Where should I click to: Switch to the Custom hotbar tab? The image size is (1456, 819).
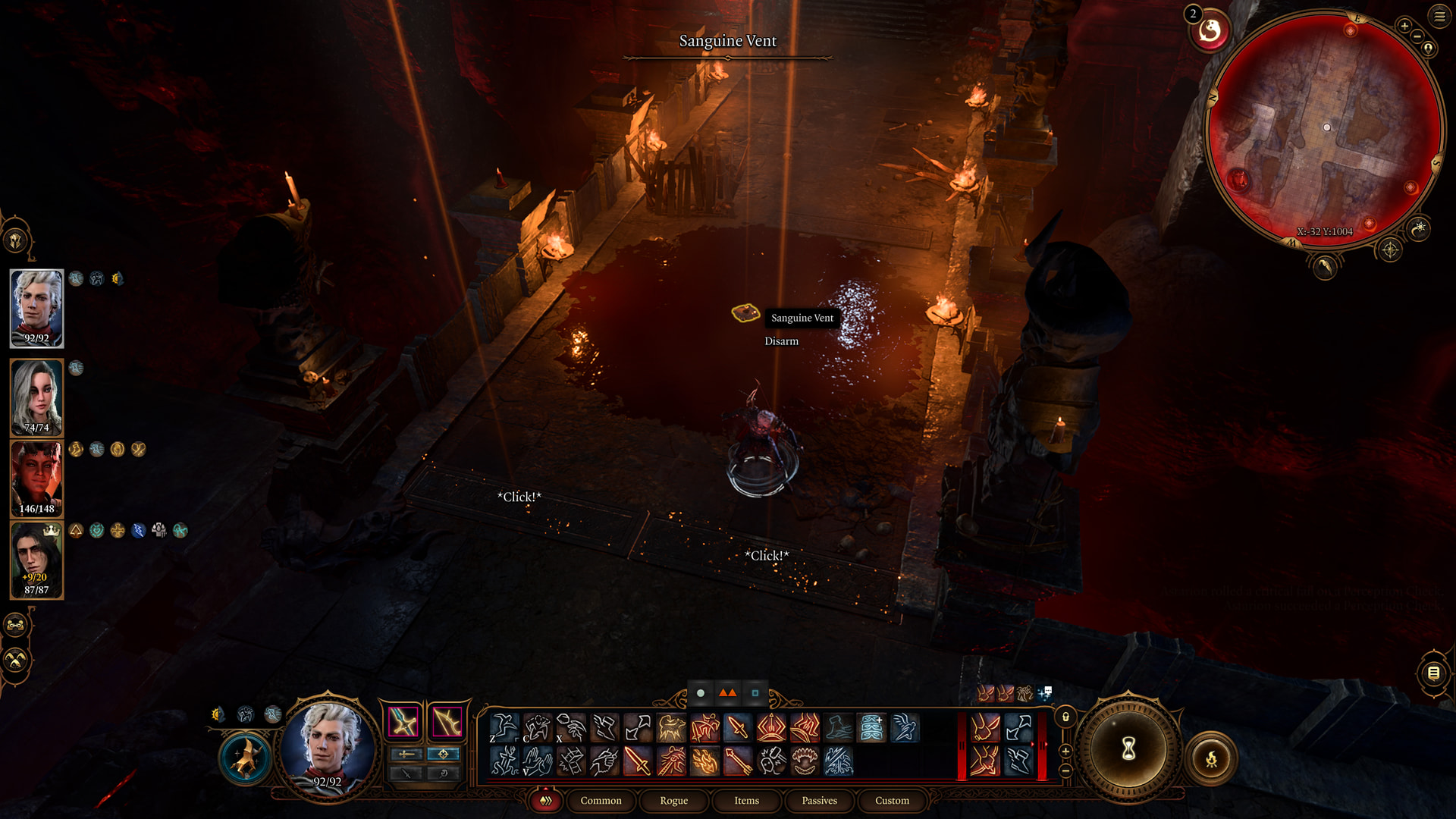click(x=892, y=801)
